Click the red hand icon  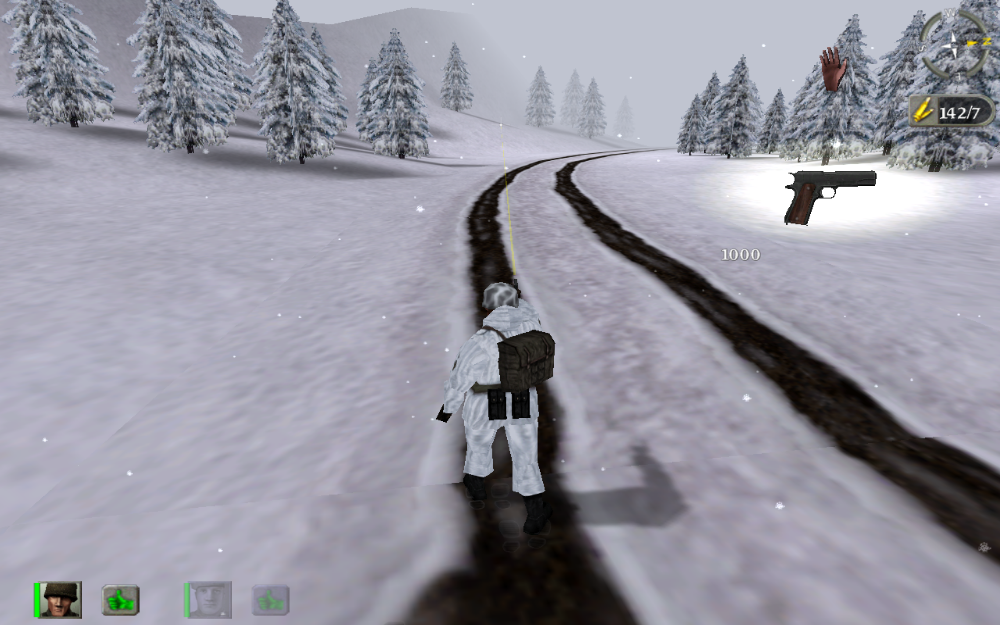pos(833,69)
